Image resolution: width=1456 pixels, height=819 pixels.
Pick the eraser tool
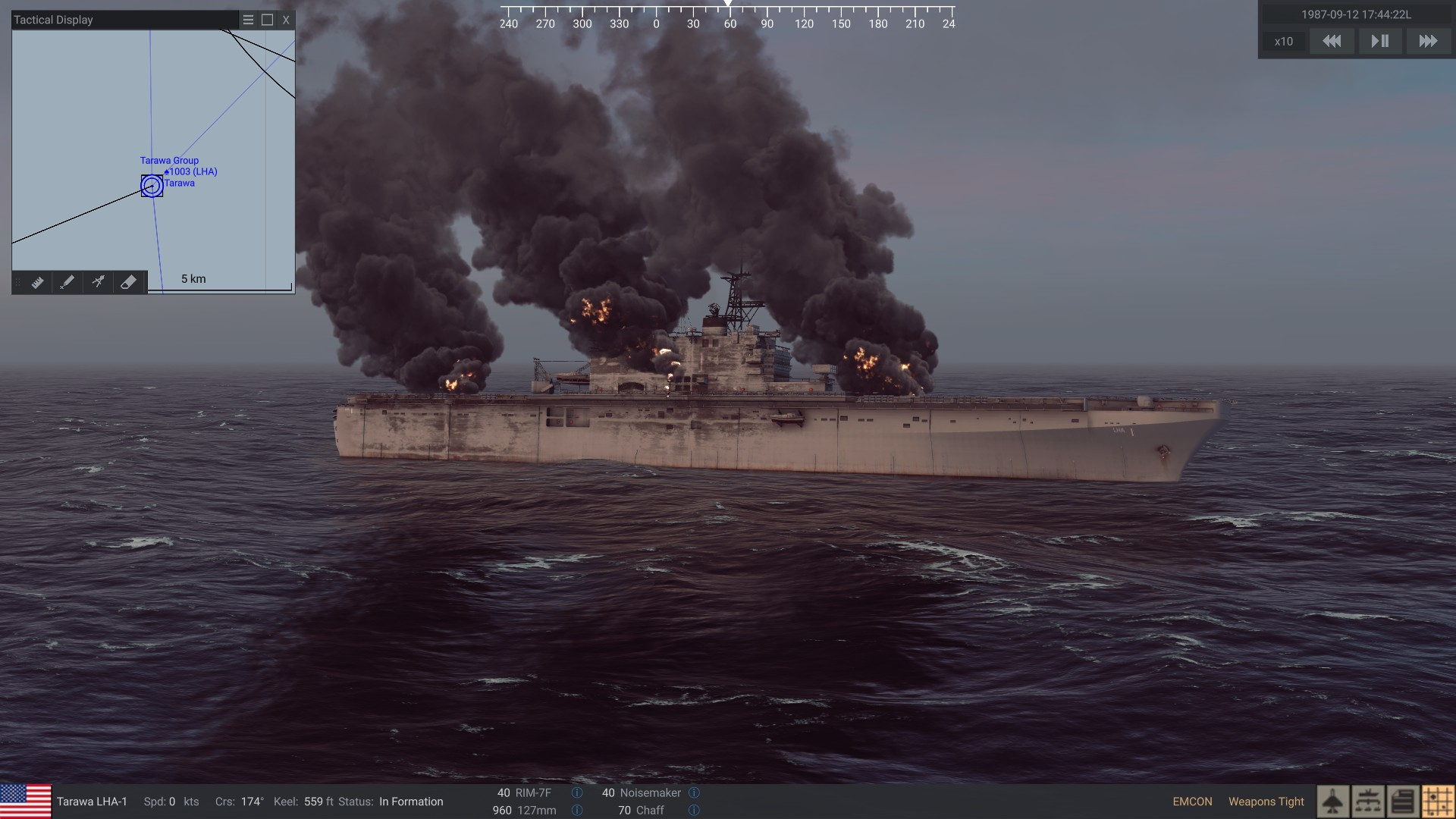(128, 282)
